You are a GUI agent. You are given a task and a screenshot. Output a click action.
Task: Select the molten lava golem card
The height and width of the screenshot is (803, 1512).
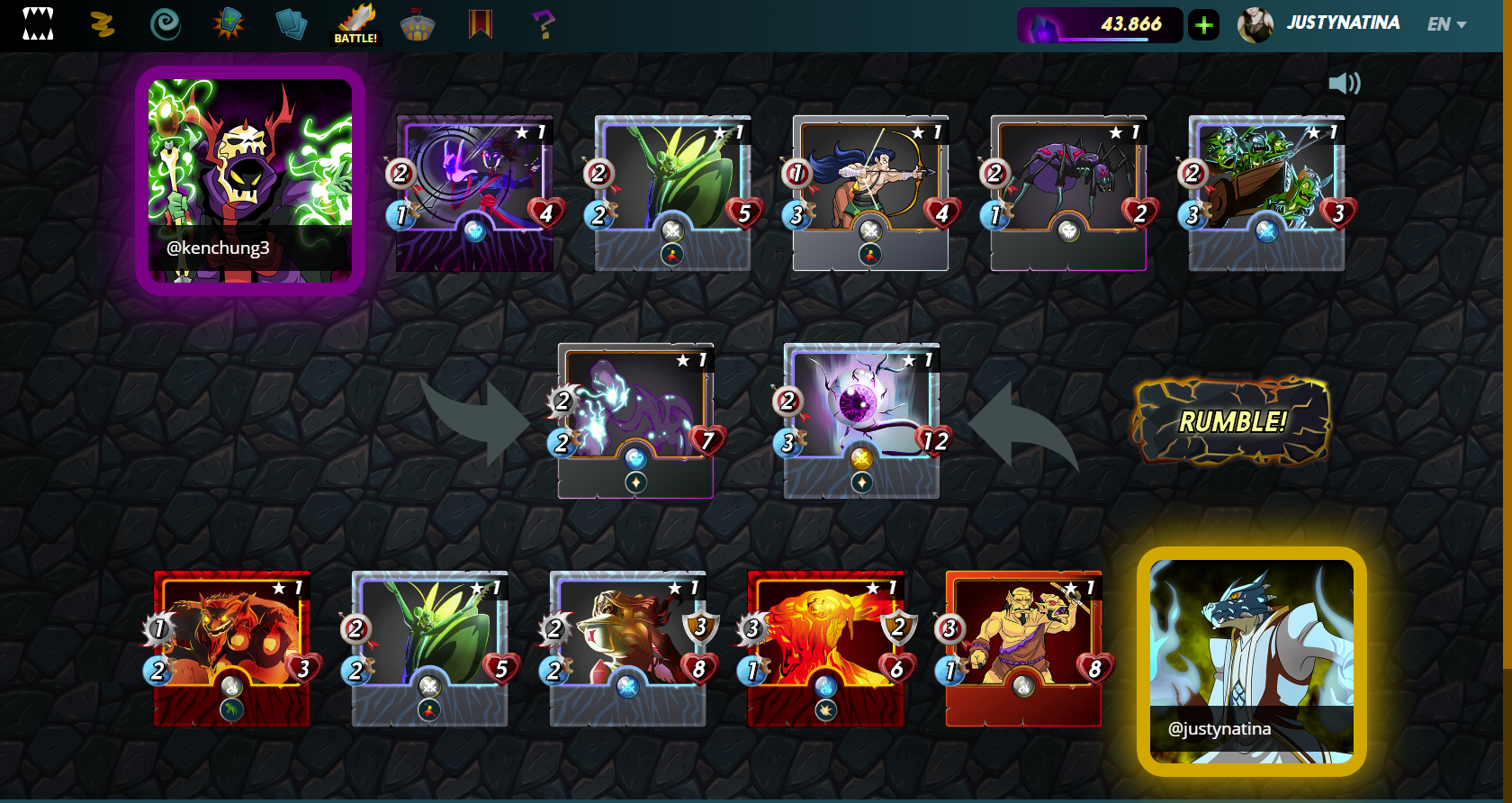pos(825,648)
